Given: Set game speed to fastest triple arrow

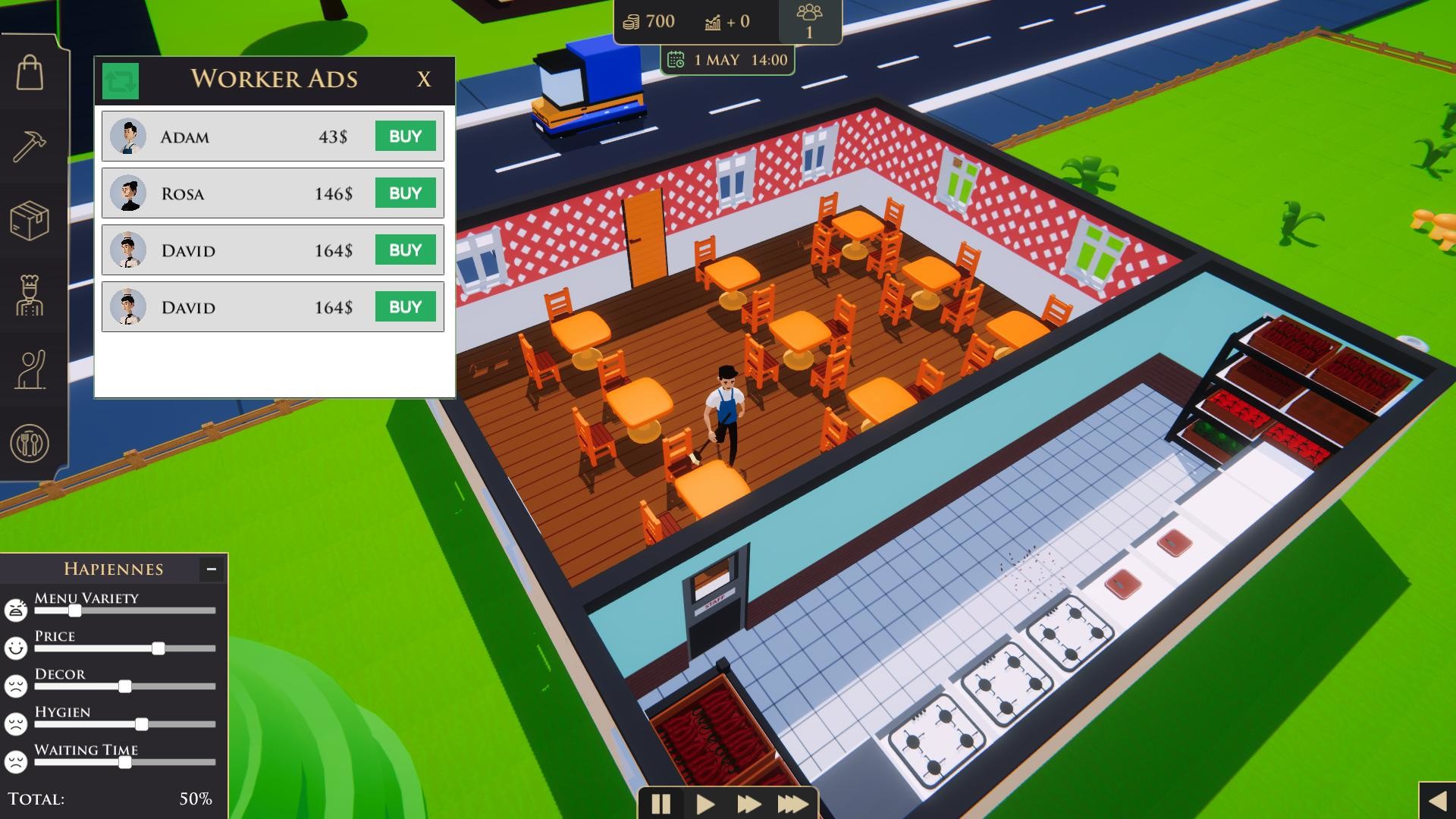Looking at the screenshot, I should pyautogui.click(x=792, y=804).
